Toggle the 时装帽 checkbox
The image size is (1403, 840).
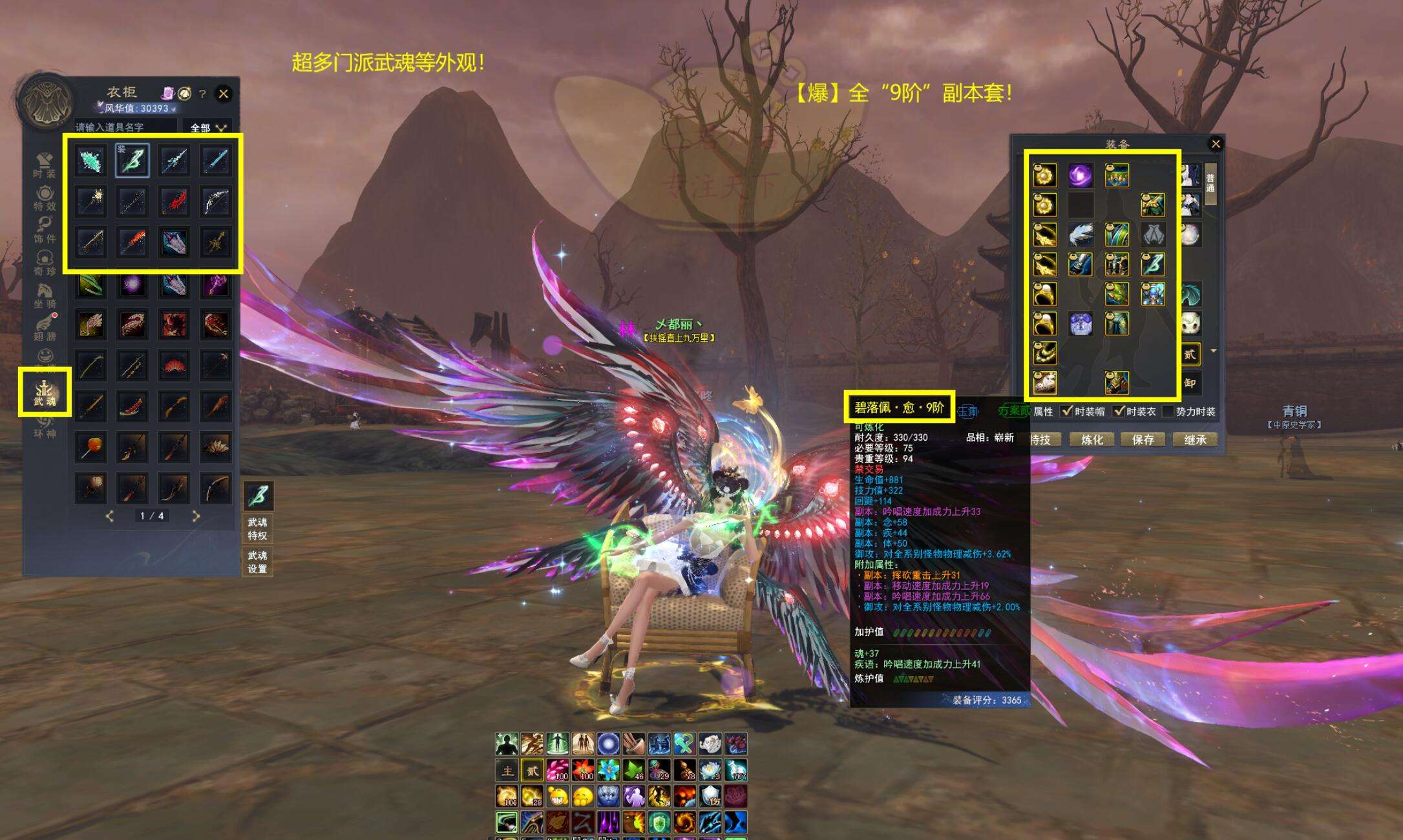click(x=1067, y=411)
